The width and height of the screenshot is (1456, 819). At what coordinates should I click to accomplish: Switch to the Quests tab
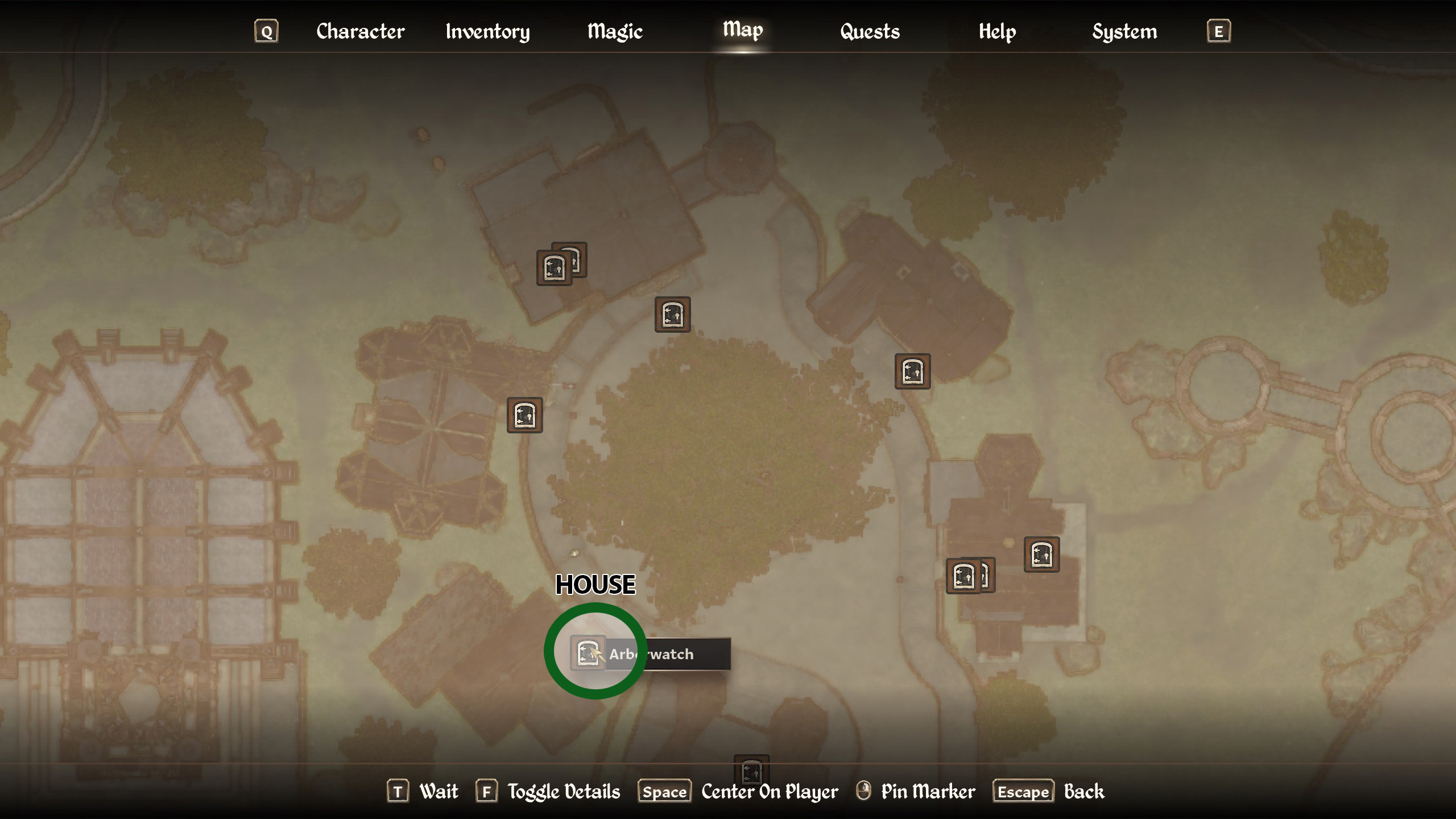(x=870, y=31)
